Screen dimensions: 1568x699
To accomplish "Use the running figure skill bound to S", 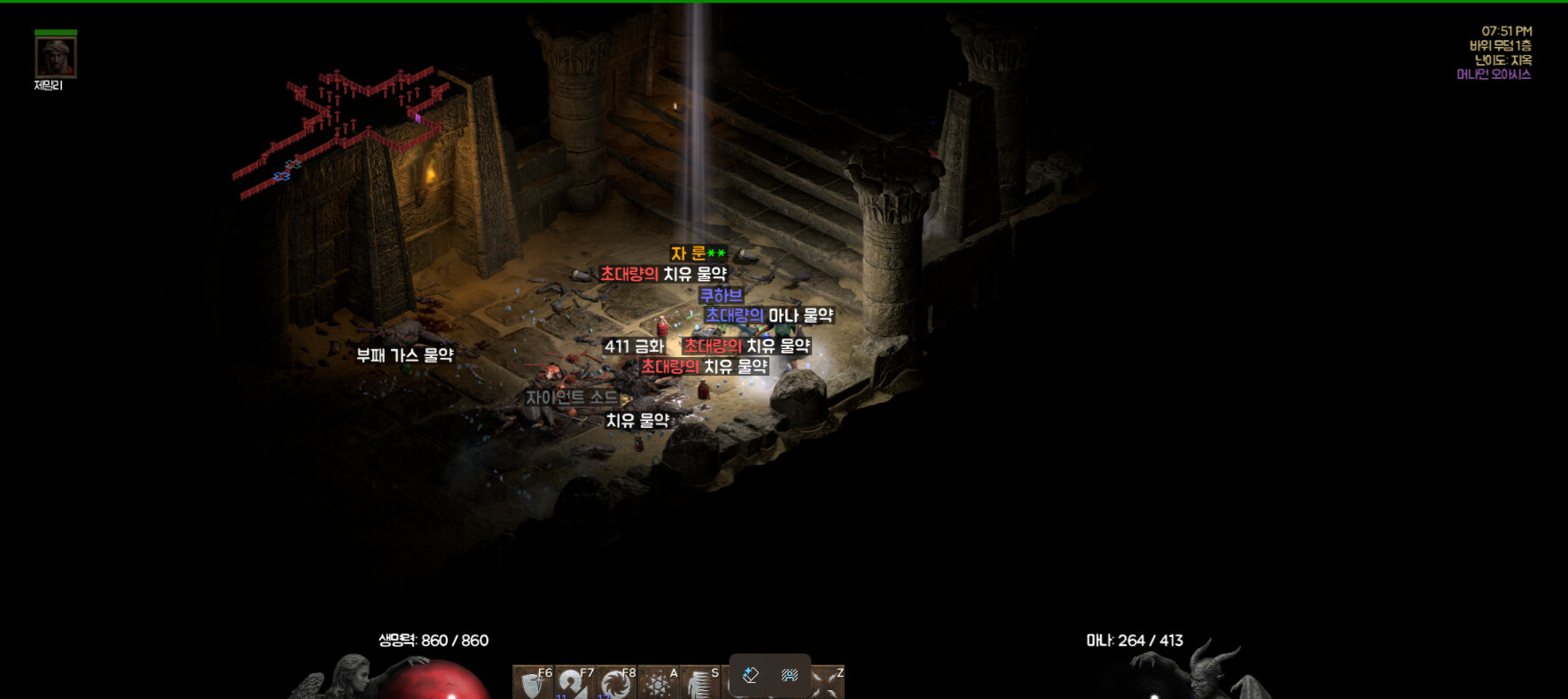I will tap(700, 683).
